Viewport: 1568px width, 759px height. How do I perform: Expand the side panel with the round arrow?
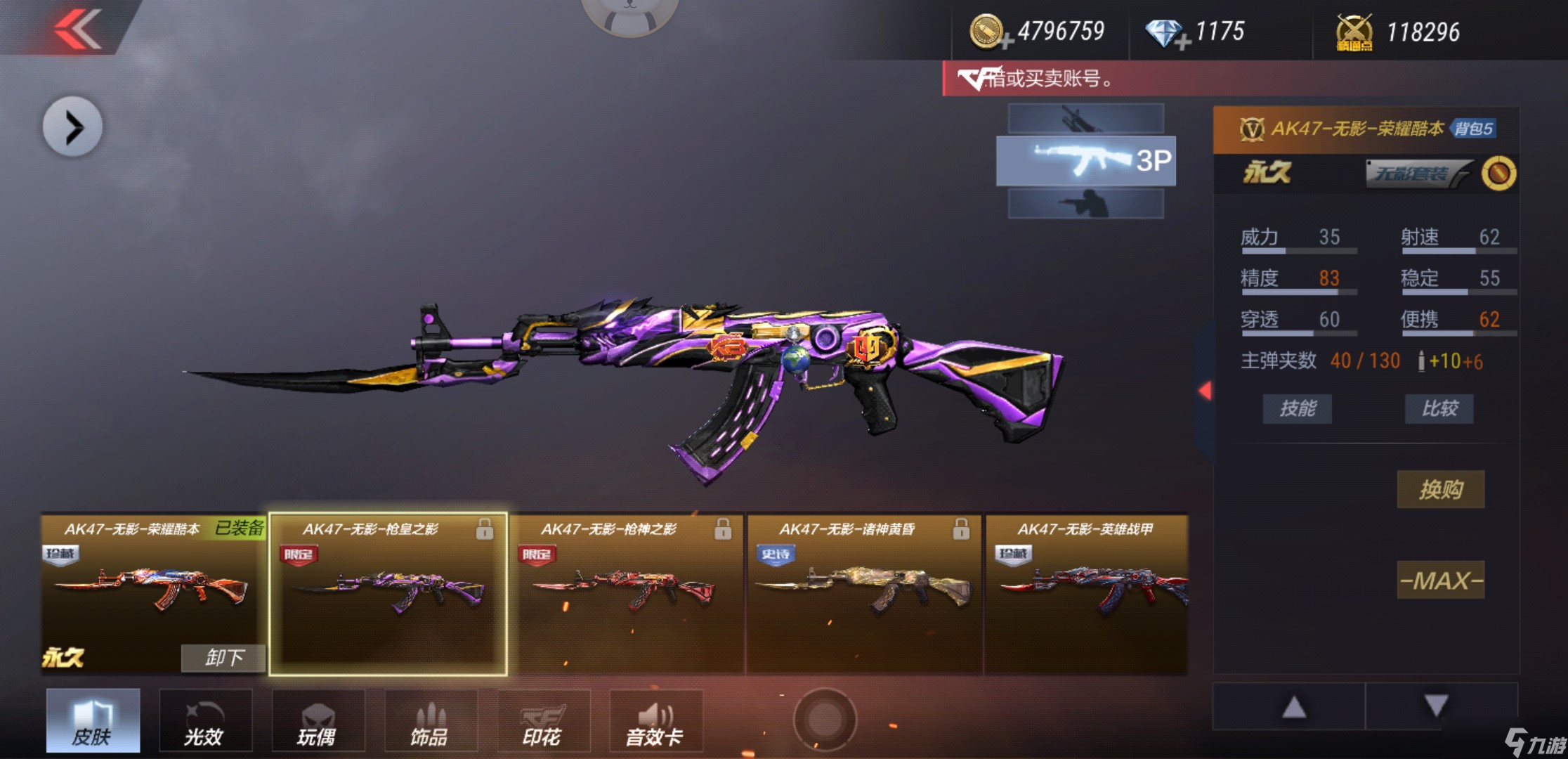coord(72,127)
